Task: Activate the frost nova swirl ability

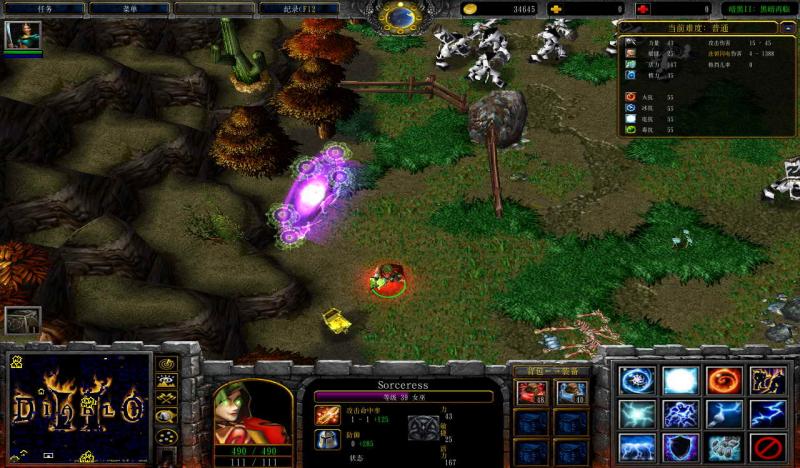Action: click(635, 381)
